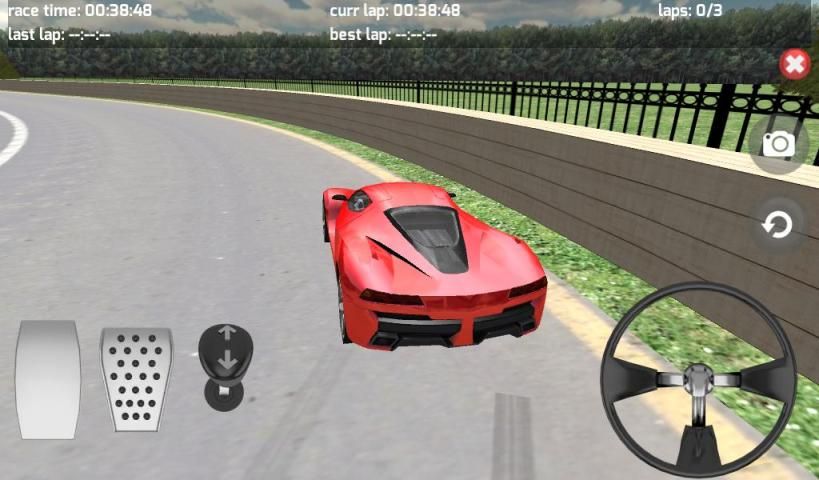This screenshot has height=480, width=819.
Task: Tap the brake pedal
Action: pos(48,379)
